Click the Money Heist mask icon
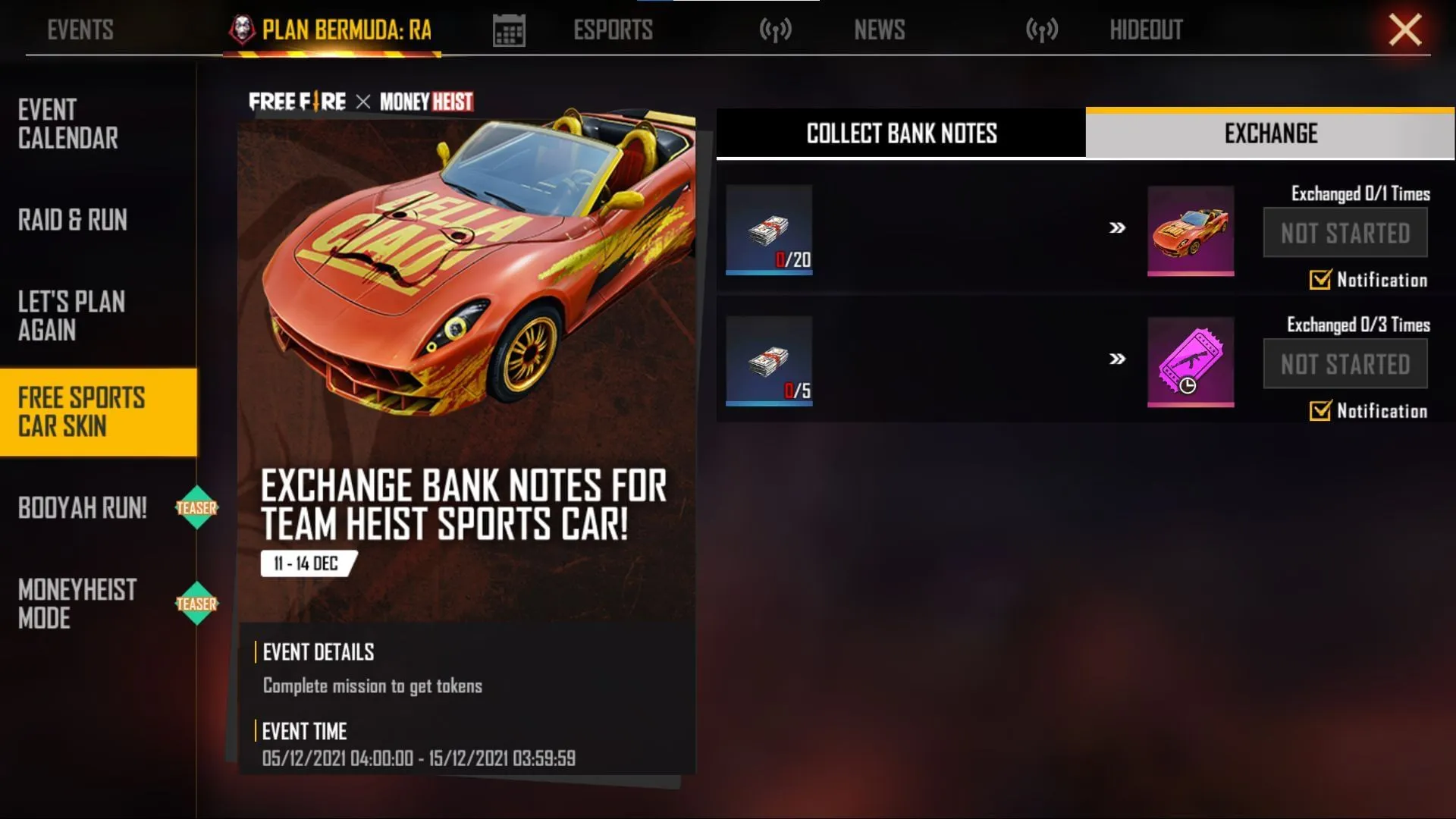 [x=241, y=29]
